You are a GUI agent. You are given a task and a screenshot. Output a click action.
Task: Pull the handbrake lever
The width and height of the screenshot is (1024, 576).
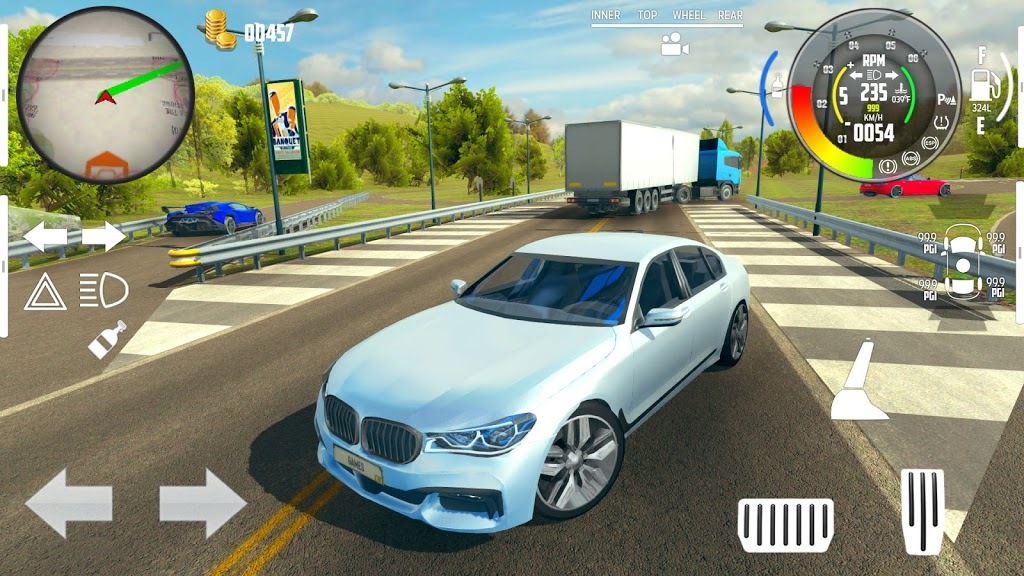pyautogui.click(x=859, y=380)
